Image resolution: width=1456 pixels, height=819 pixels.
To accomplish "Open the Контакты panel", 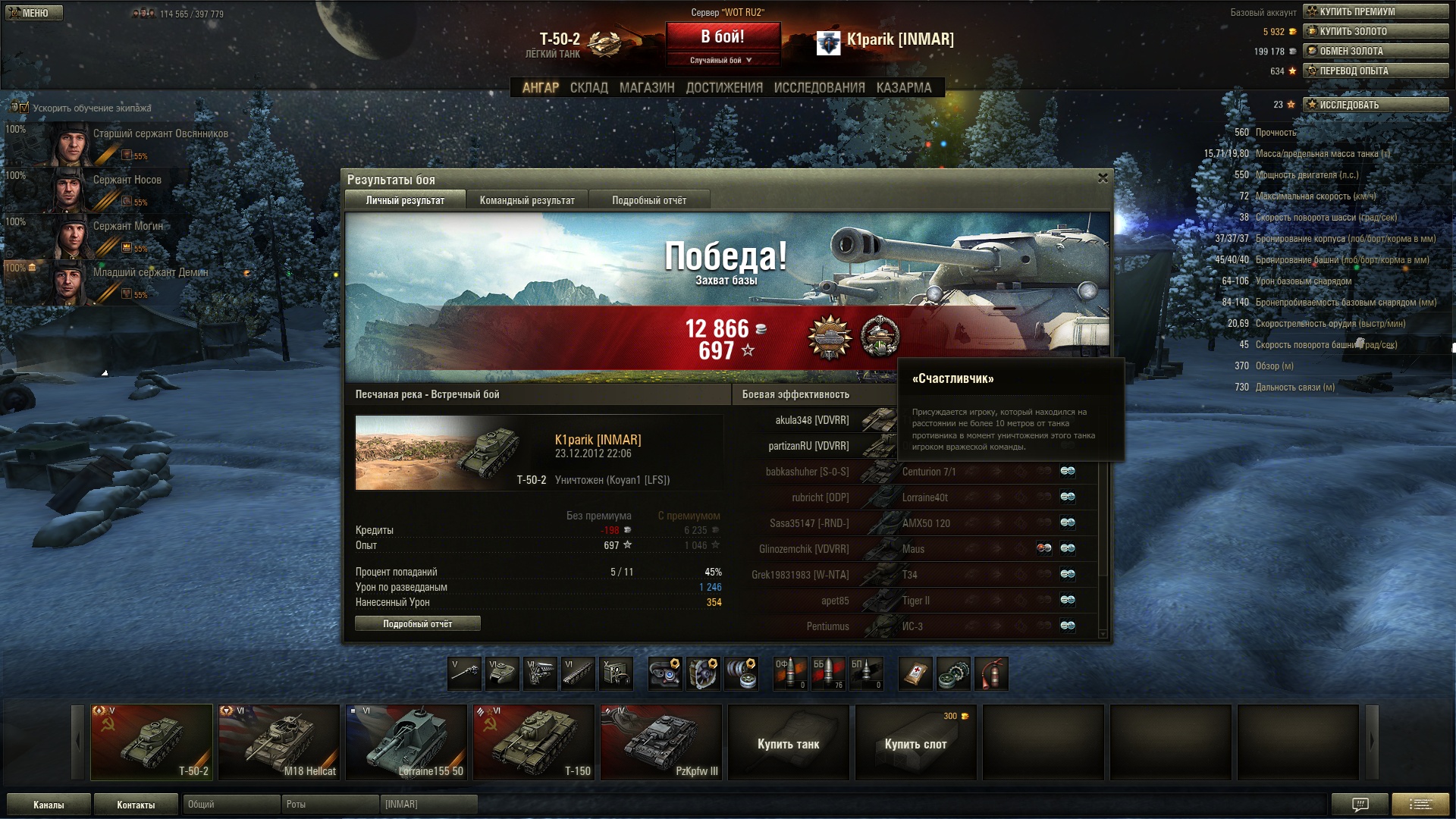I will [136, 805].
